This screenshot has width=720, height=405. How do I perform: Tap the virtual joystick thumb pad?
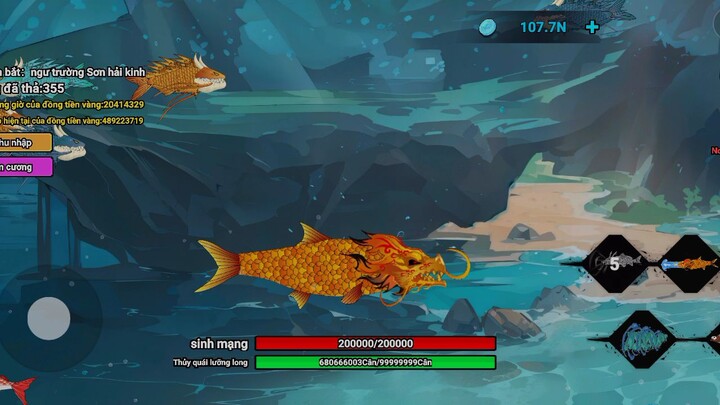(48, 319)
